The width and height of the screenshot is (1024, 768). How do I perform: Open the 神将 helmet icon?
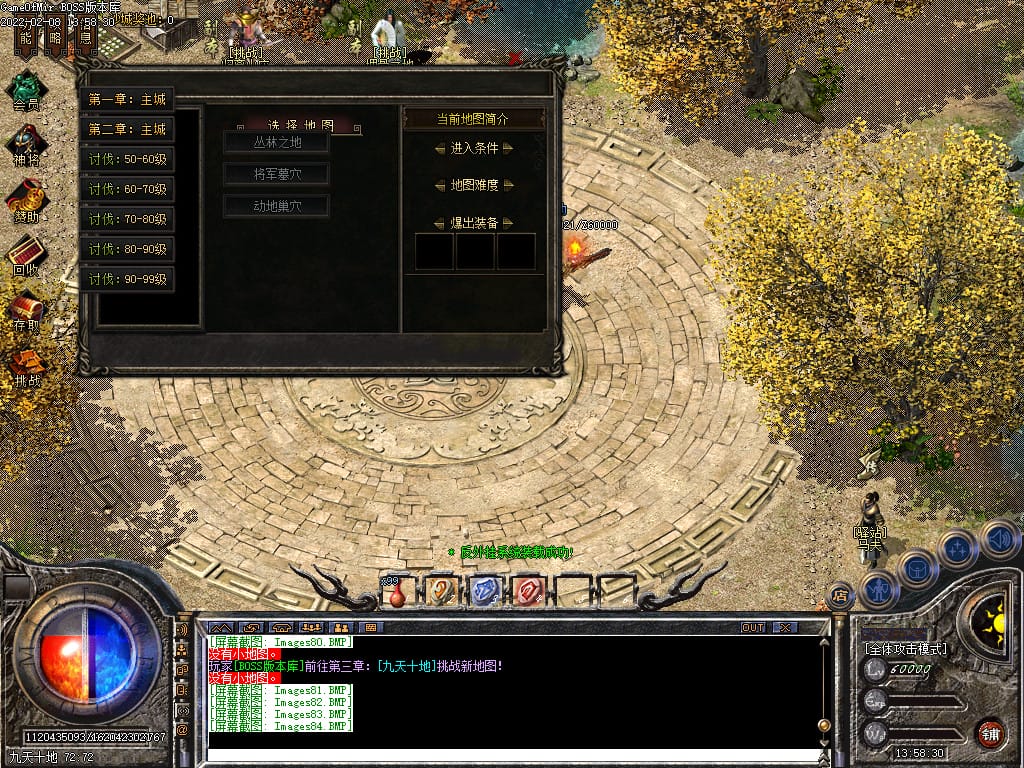point(26,145)
